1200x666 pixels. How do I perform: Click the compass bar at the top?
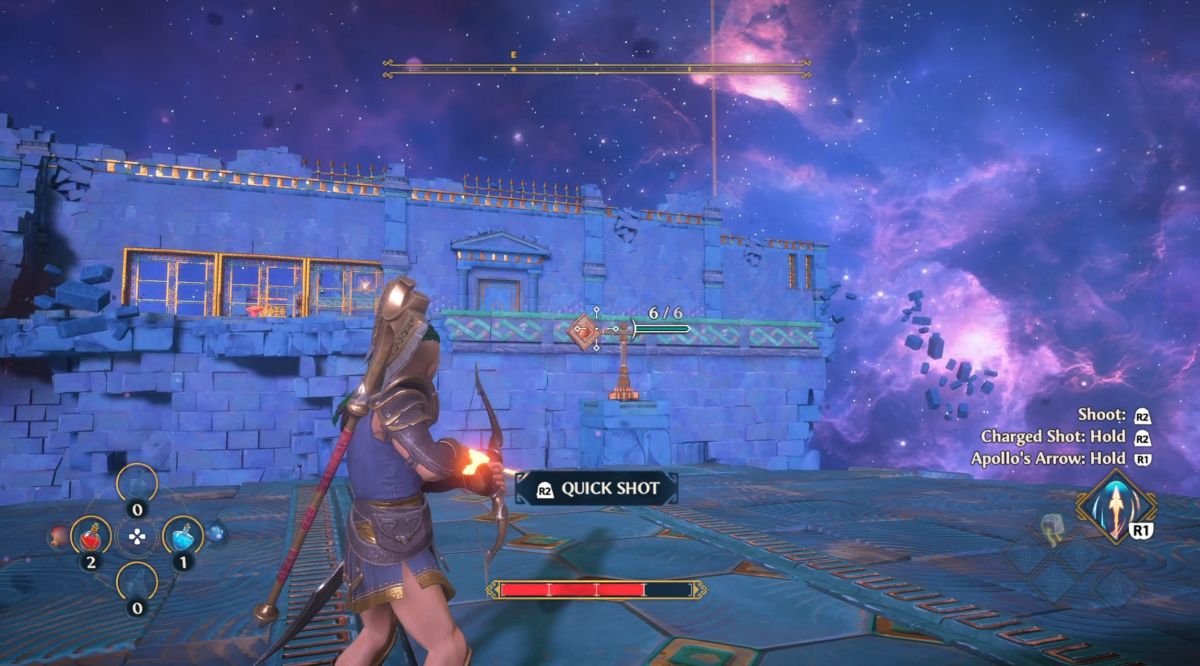click(x=596, y=68)
